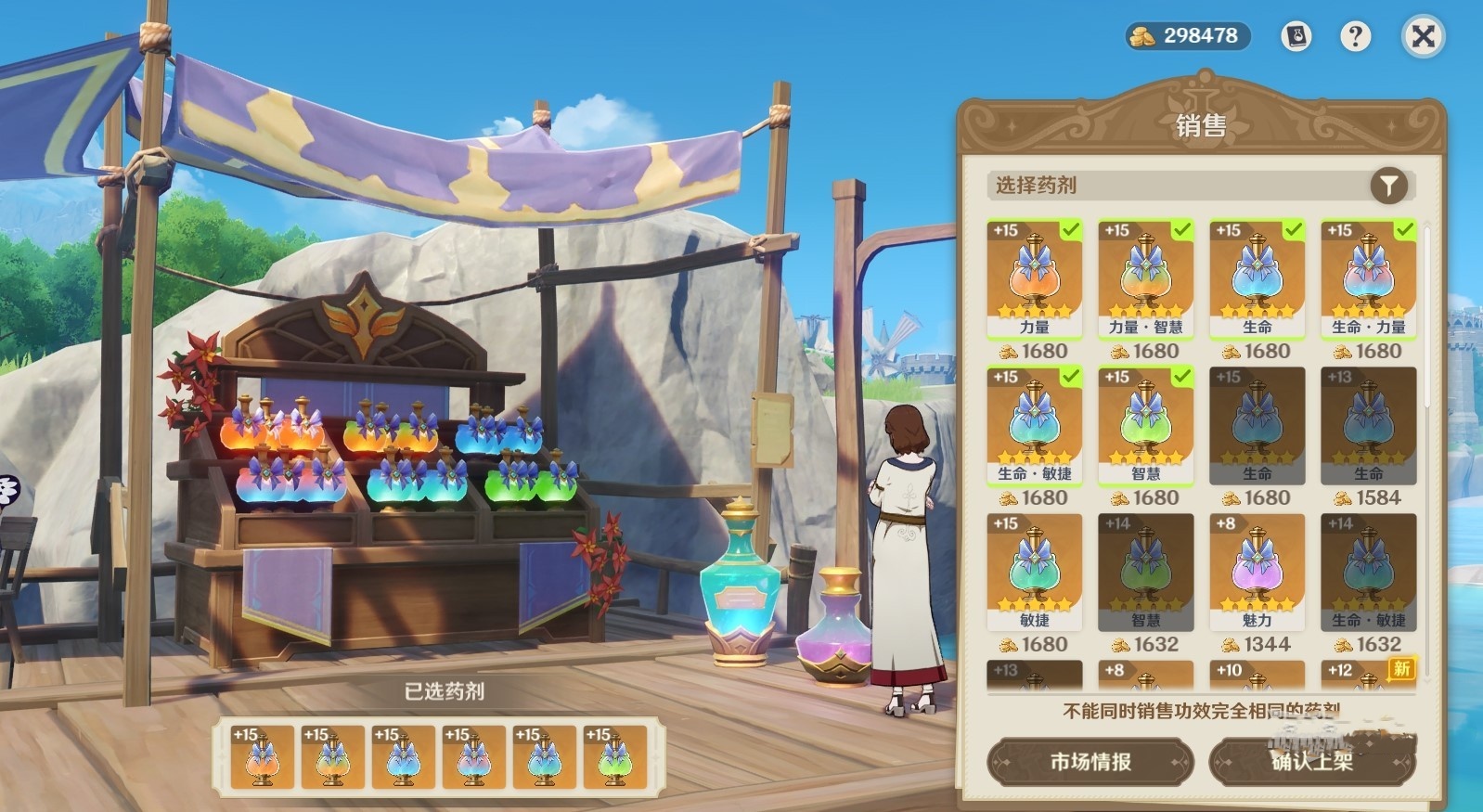
Task: Open the help question mark
Action: click(x=1355, y=37)
